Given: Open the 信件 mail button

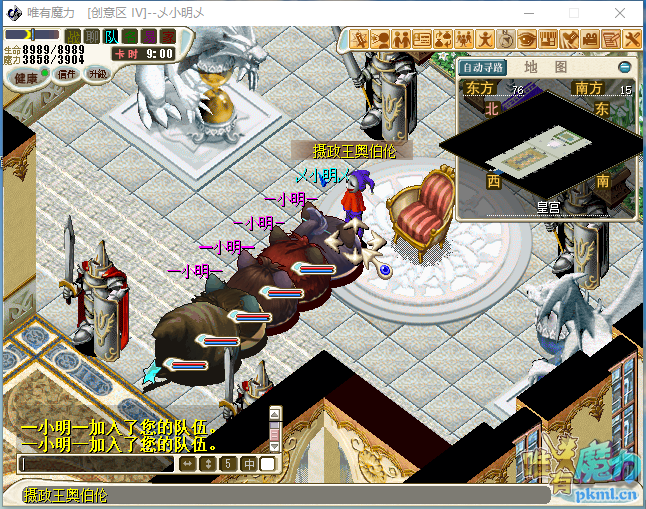Looking at the screenshot, I should (67, 74).
